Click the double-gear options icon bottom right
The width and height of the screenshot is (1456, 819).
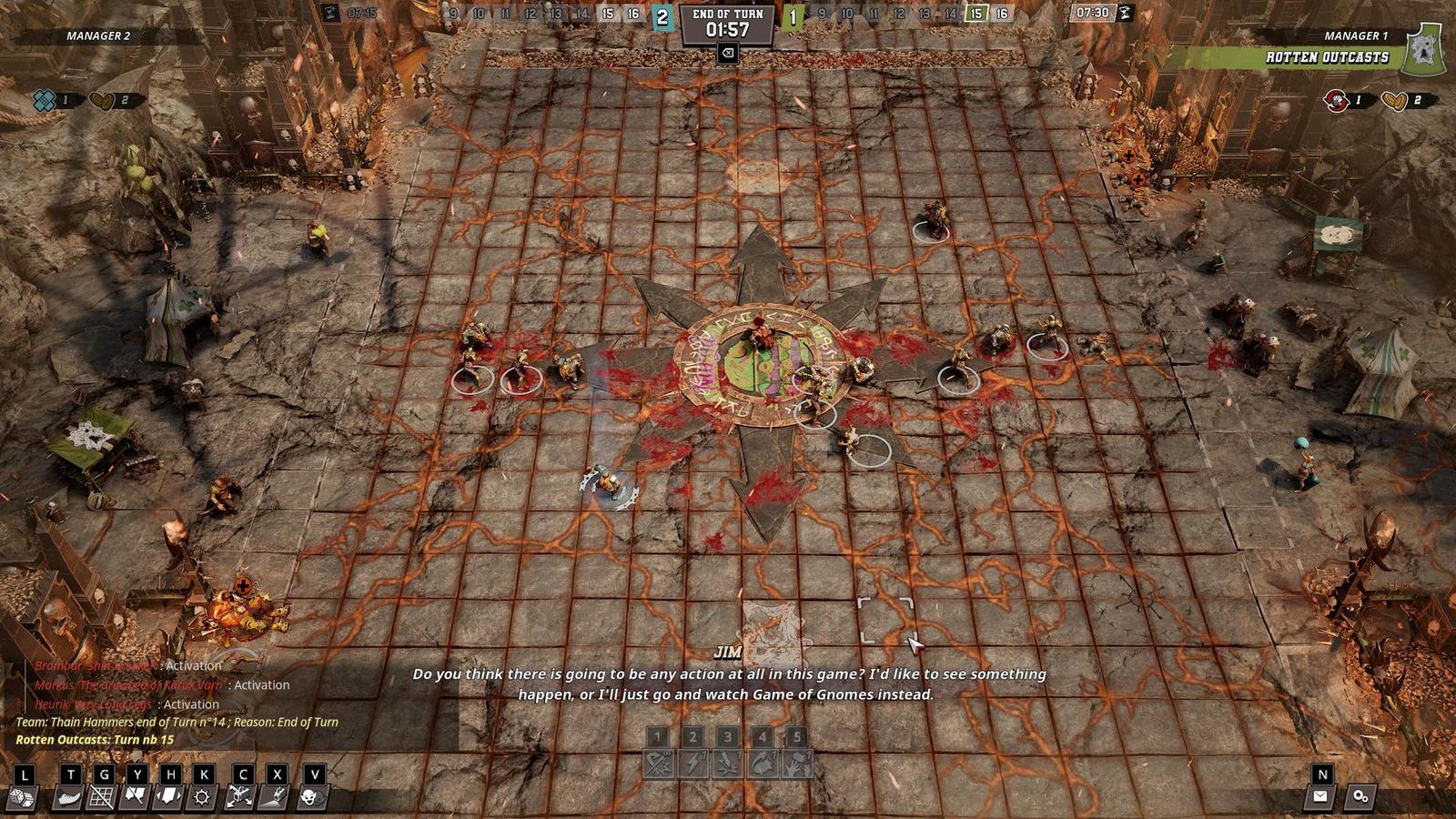point(1360,797)
